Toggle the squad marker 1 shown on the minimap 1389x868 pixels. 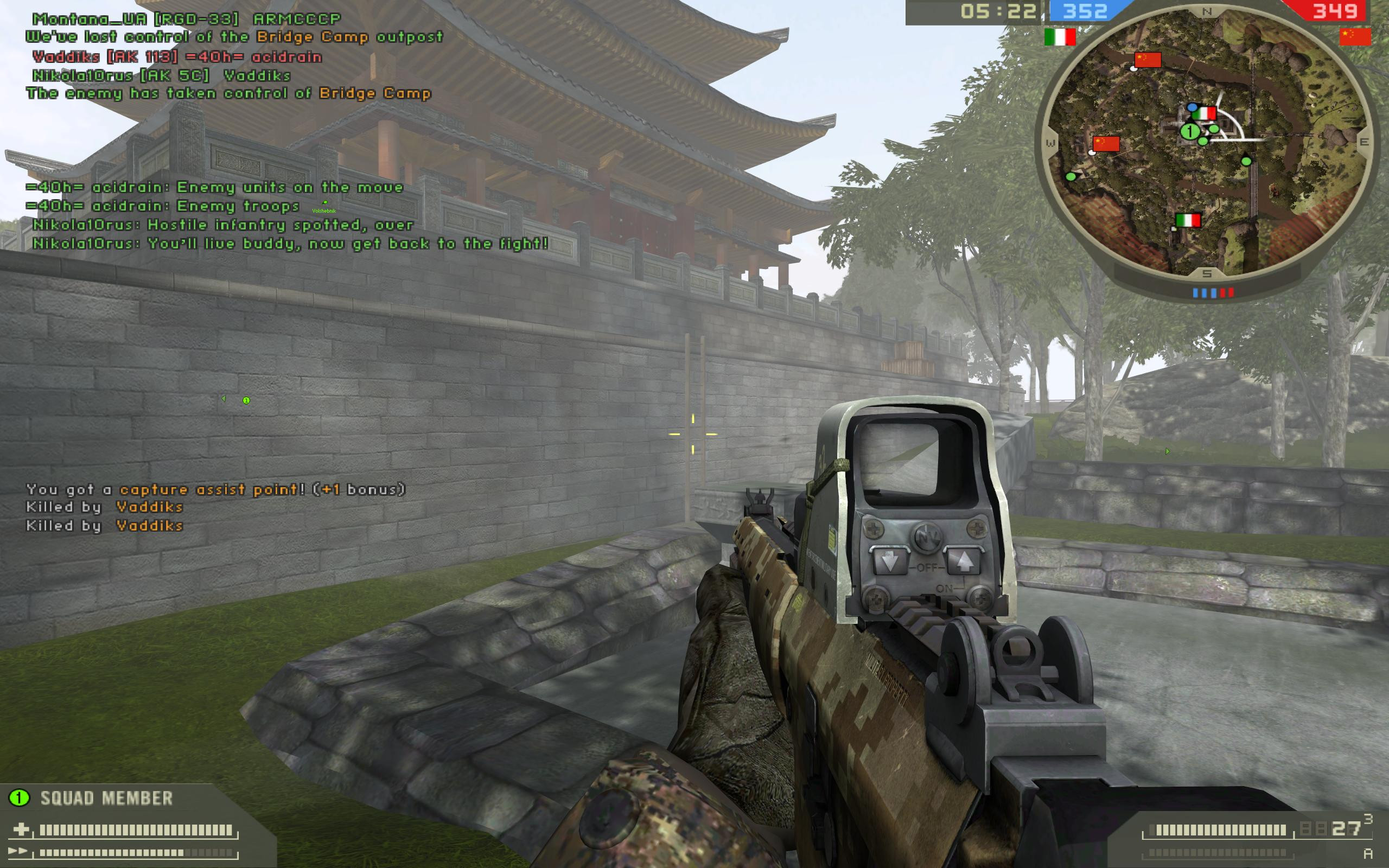point(1190,132)
